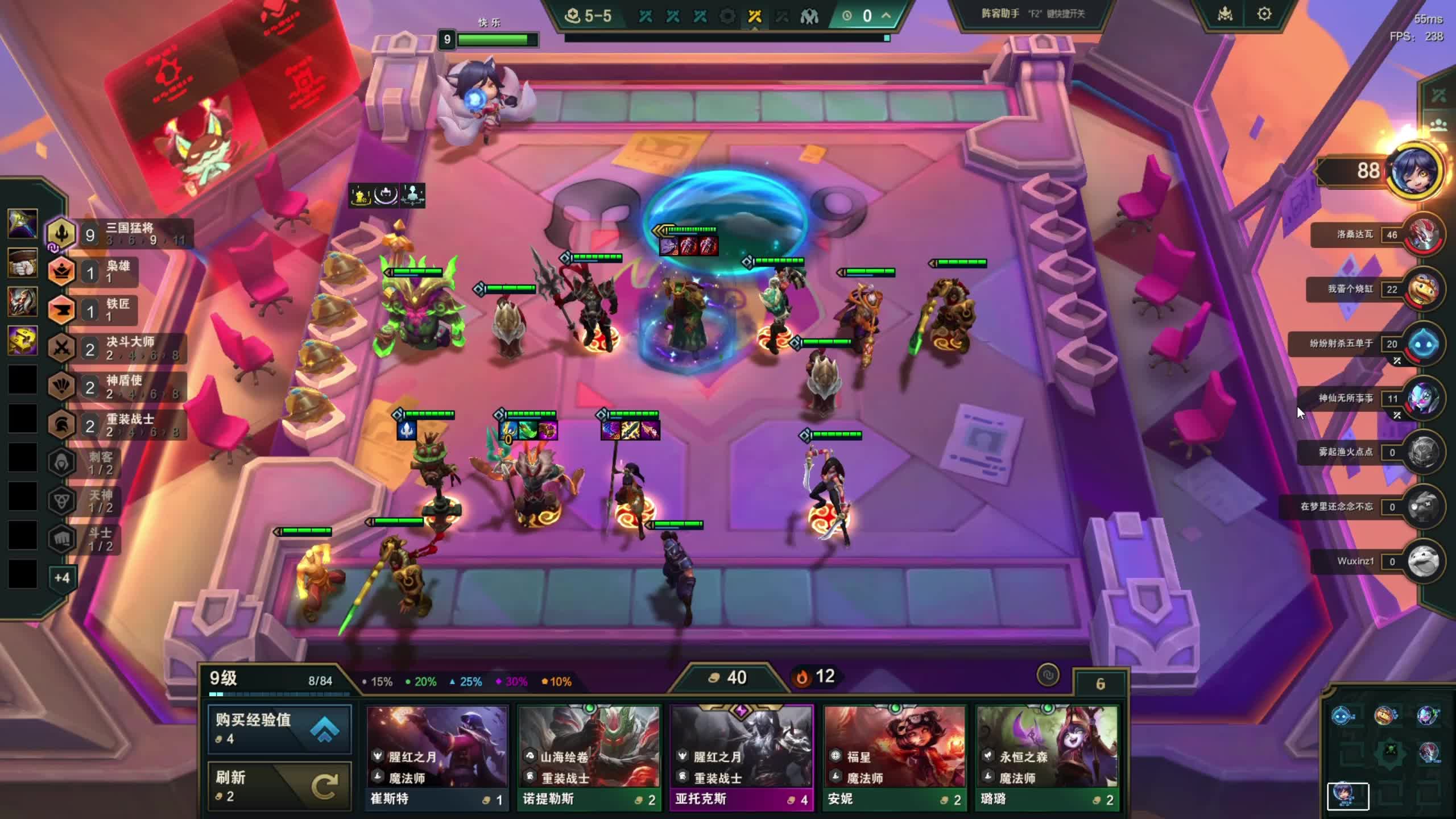1456x819 pixels.
Task: Buy the 崔斯特 champion card
Action: pyautogui.click(x=437, y=757)
